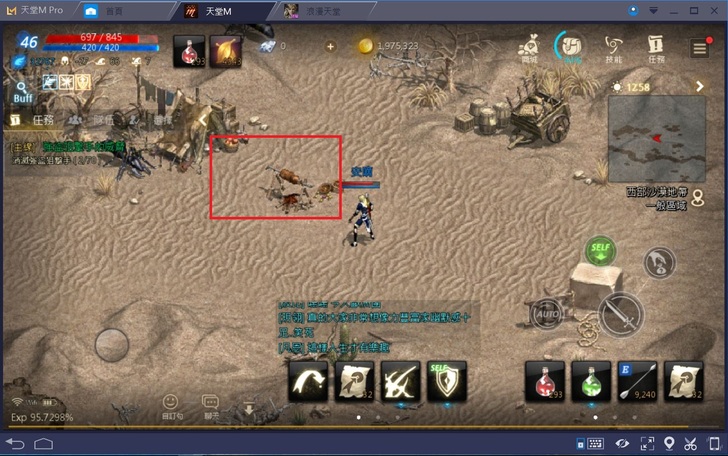The width and height of the screenshot is (728, 456).
Task: Click the plus button beside gold amount
Action: point(331,46)
